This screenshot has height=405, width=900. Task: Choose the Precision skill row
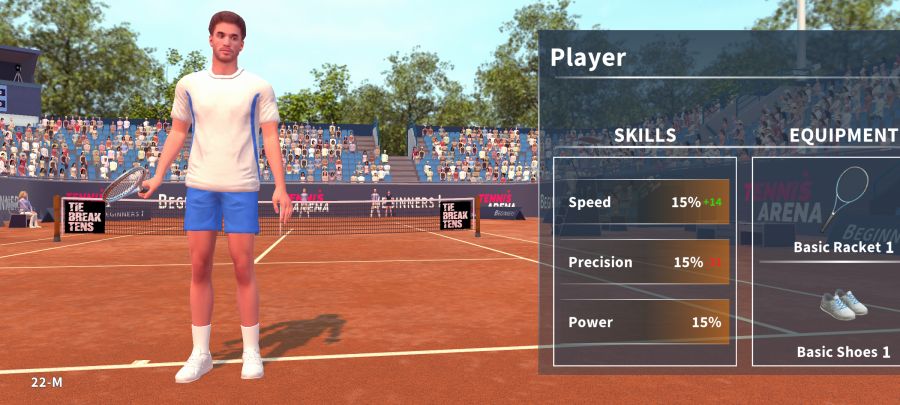click(x=645, y=262)
